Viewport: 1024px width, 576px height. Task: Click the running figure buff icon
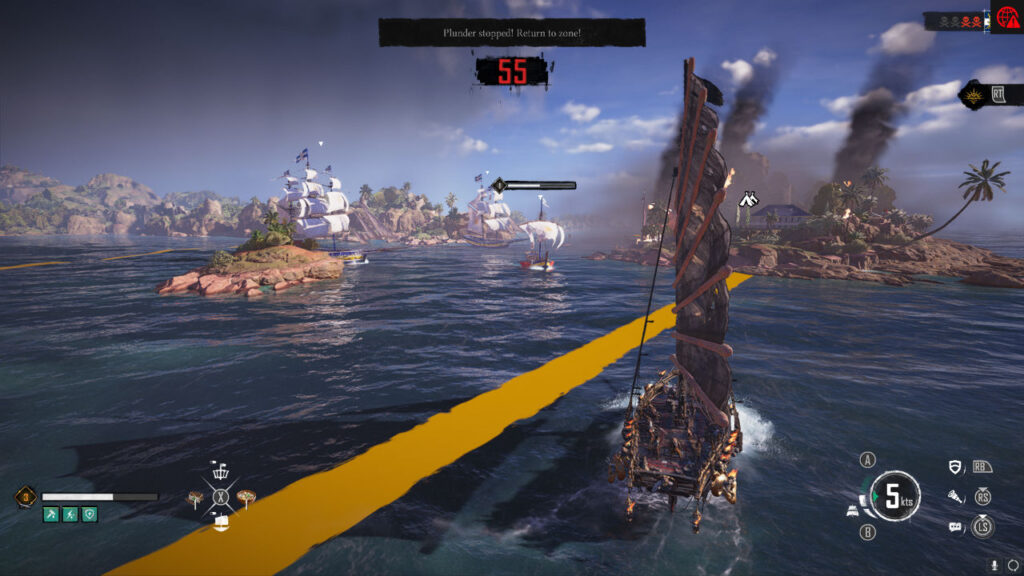coord(70,514)
